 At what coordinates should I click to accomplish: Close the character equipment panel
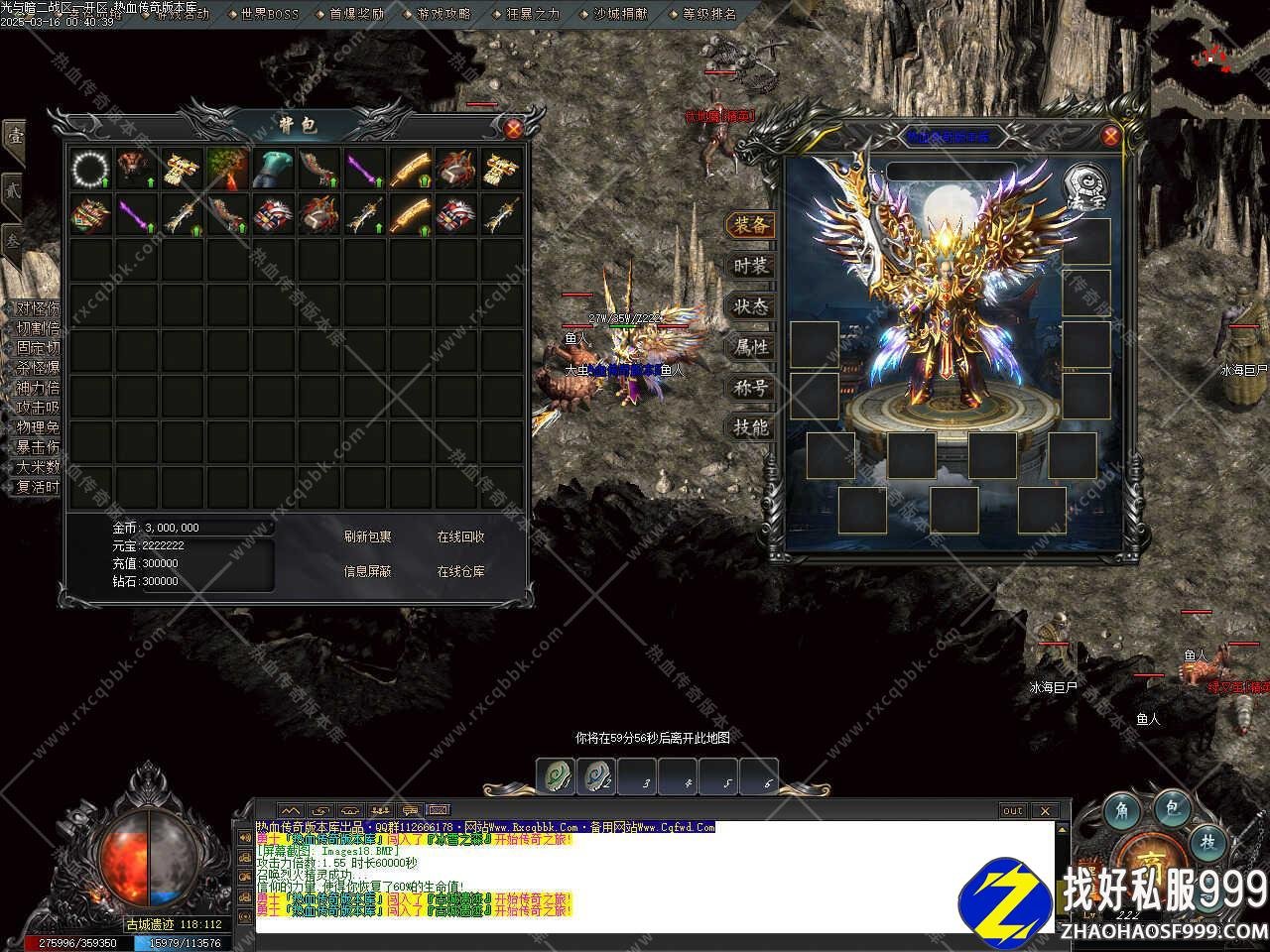pyautogui.click(x=1110, y=137)
